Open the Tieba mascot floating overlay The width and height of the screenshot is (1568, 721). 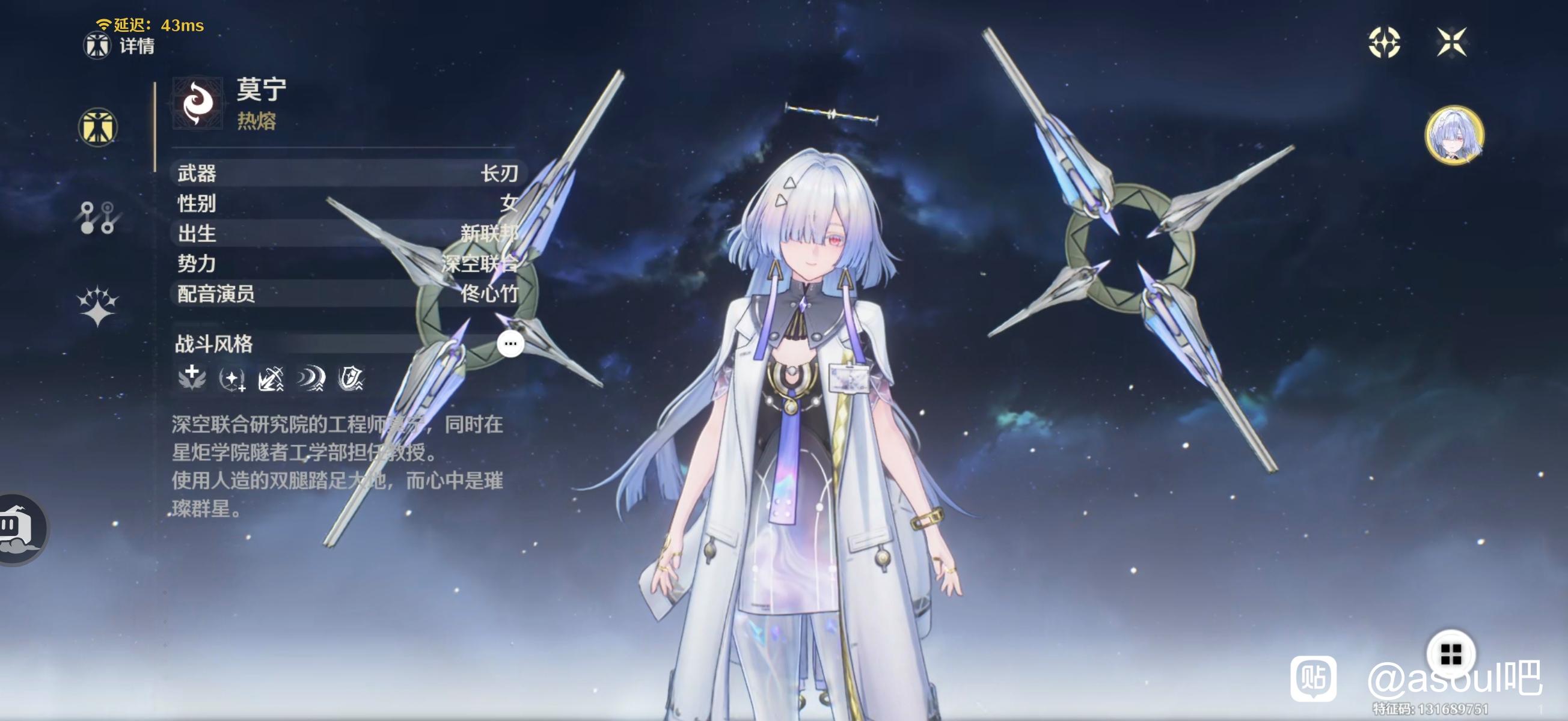coord(21,528)
